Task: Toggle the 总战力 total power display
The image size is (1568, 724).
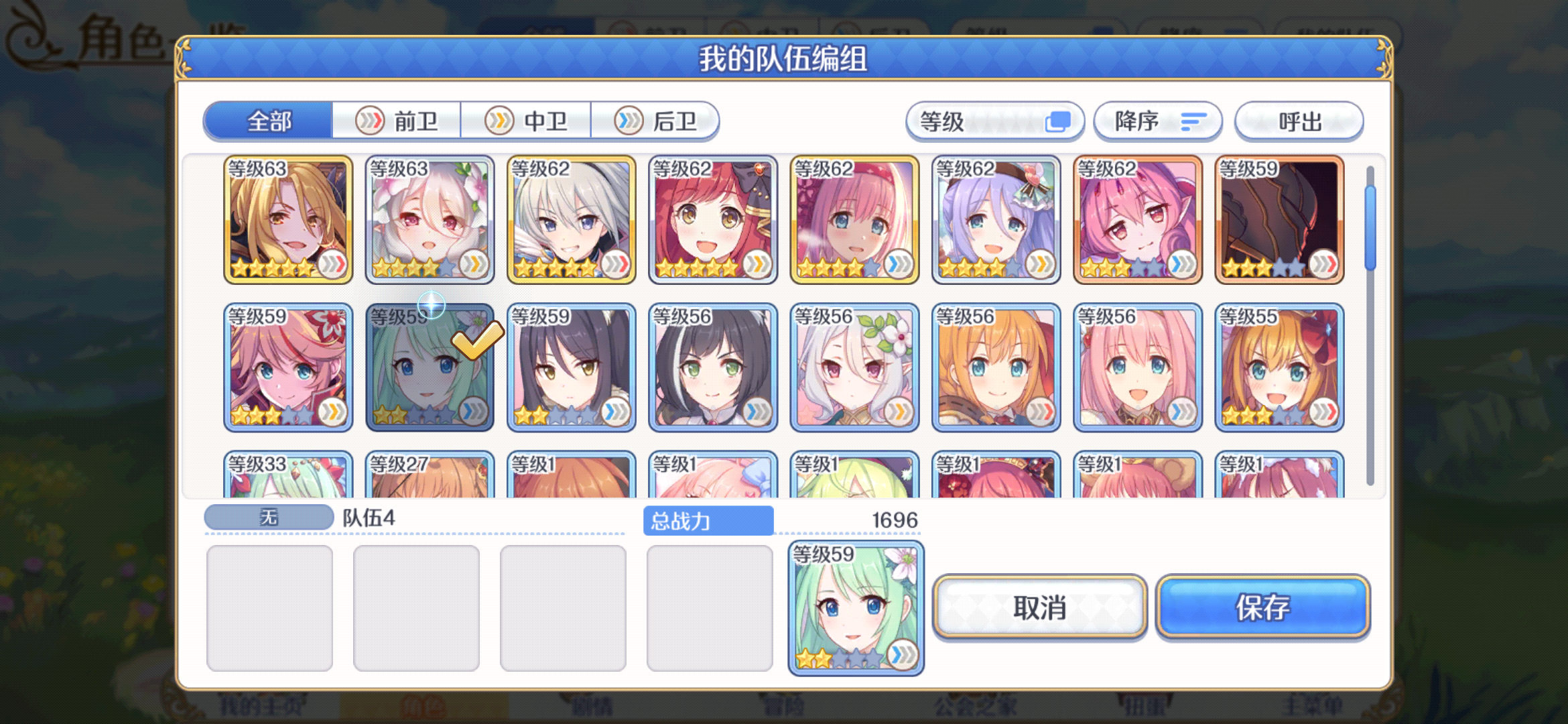Action: pyautogui.click(x=708, y=520)
